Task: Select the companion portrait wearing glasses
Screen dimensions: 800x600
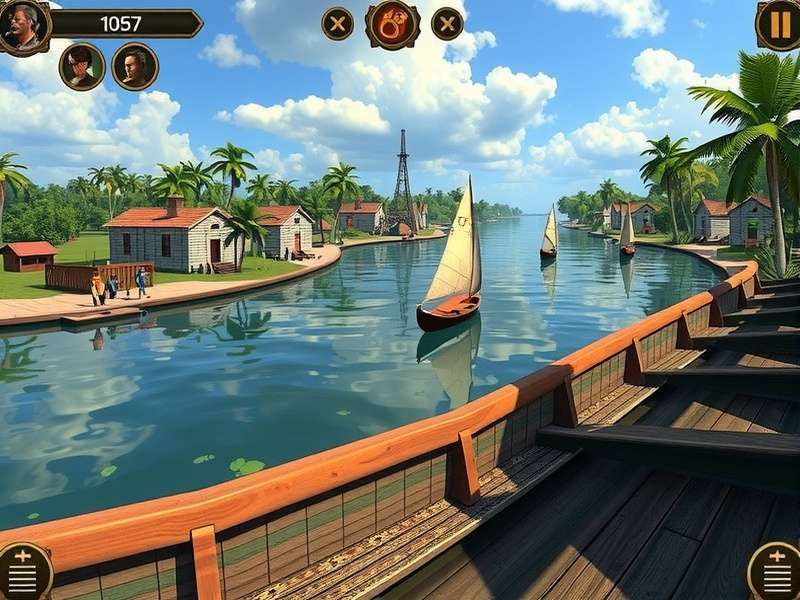Action: (x=82, y=67)
